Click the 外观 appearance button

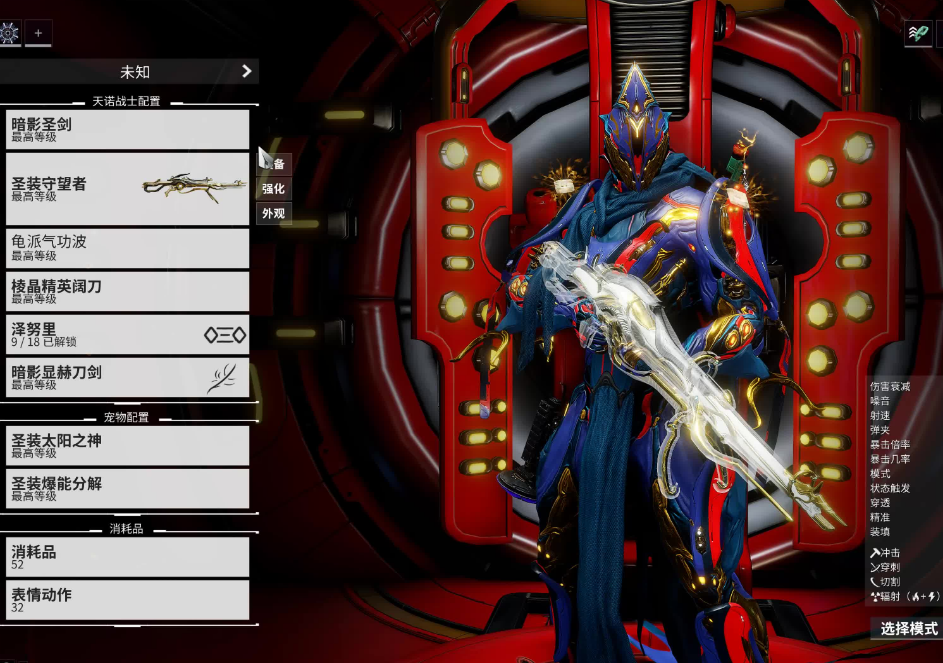(273, 213)
